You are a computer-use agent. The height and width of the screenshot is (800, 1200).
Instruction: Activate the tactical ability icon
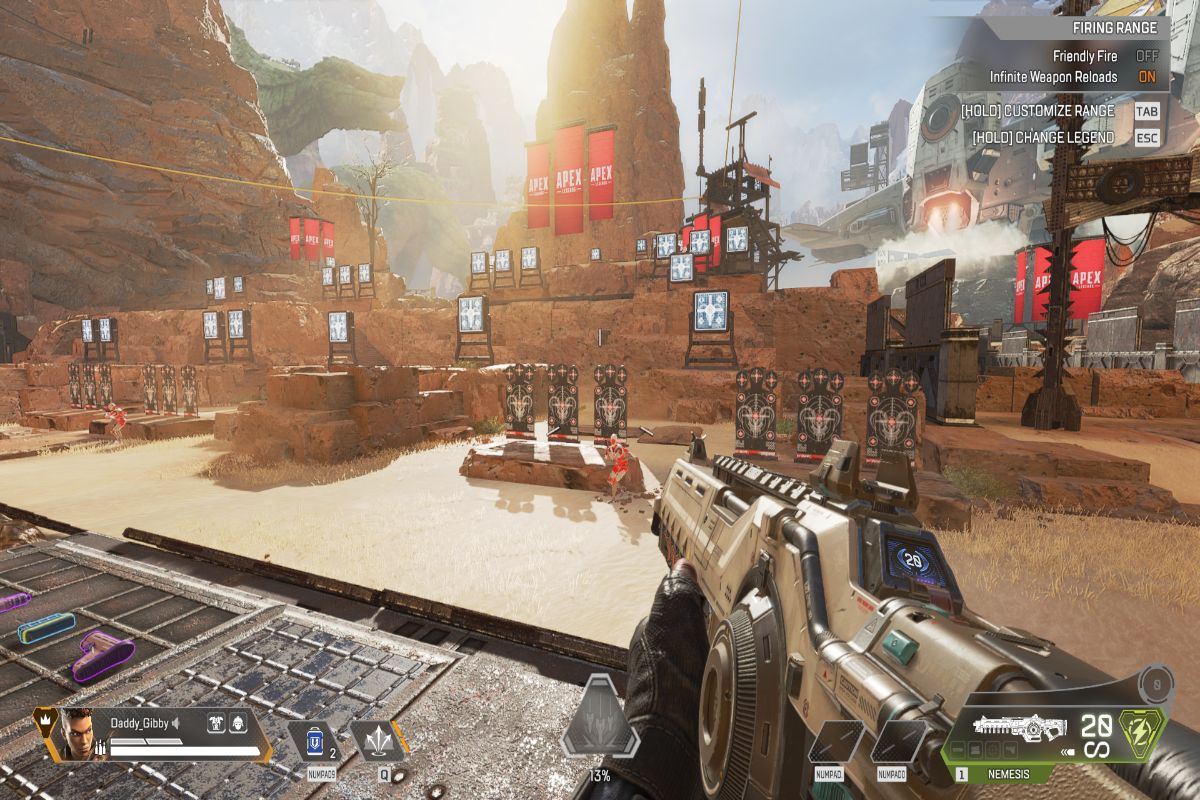(x=377, y=741)
